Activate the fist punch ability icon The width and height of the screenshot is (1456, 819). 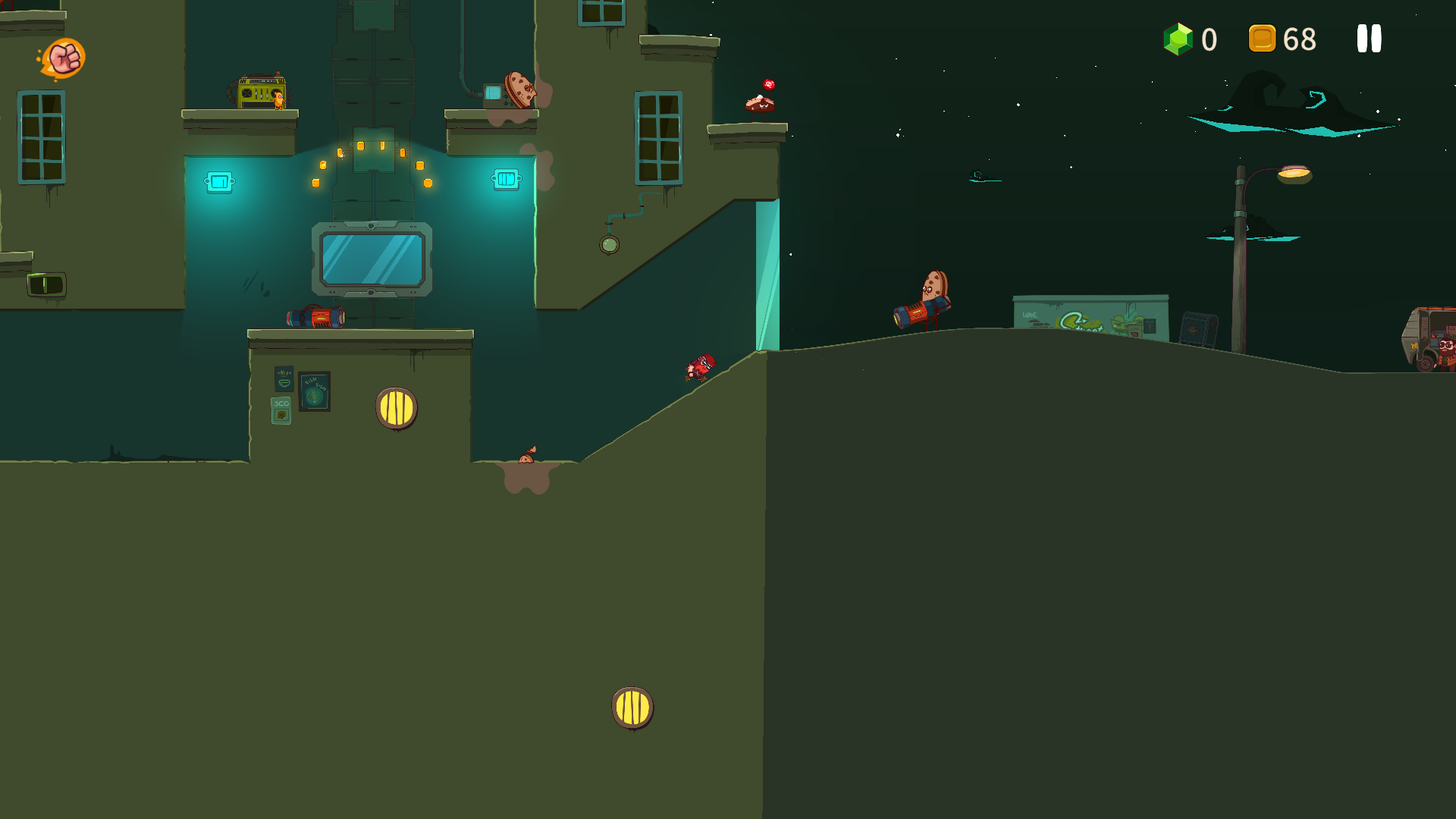(64, 58)
